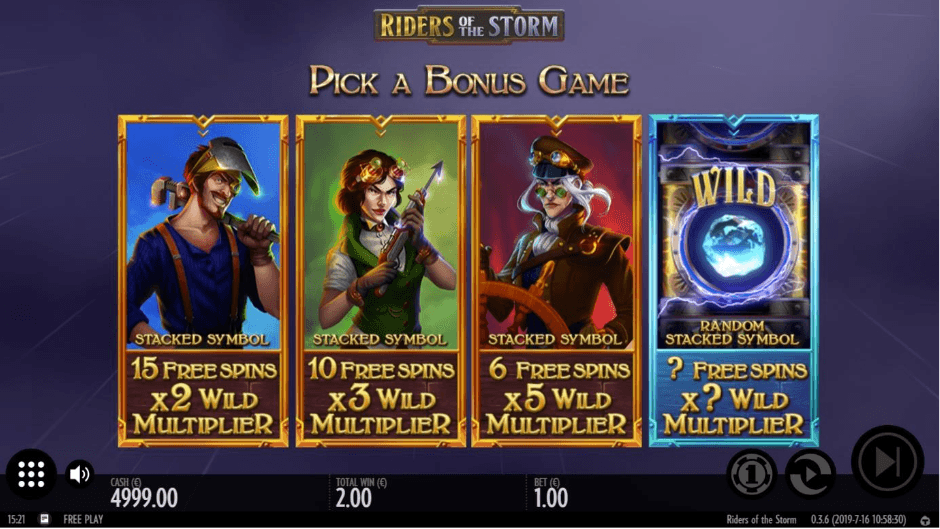Click the large spin play button
The image size is (940, 529).
click(887, 461)
